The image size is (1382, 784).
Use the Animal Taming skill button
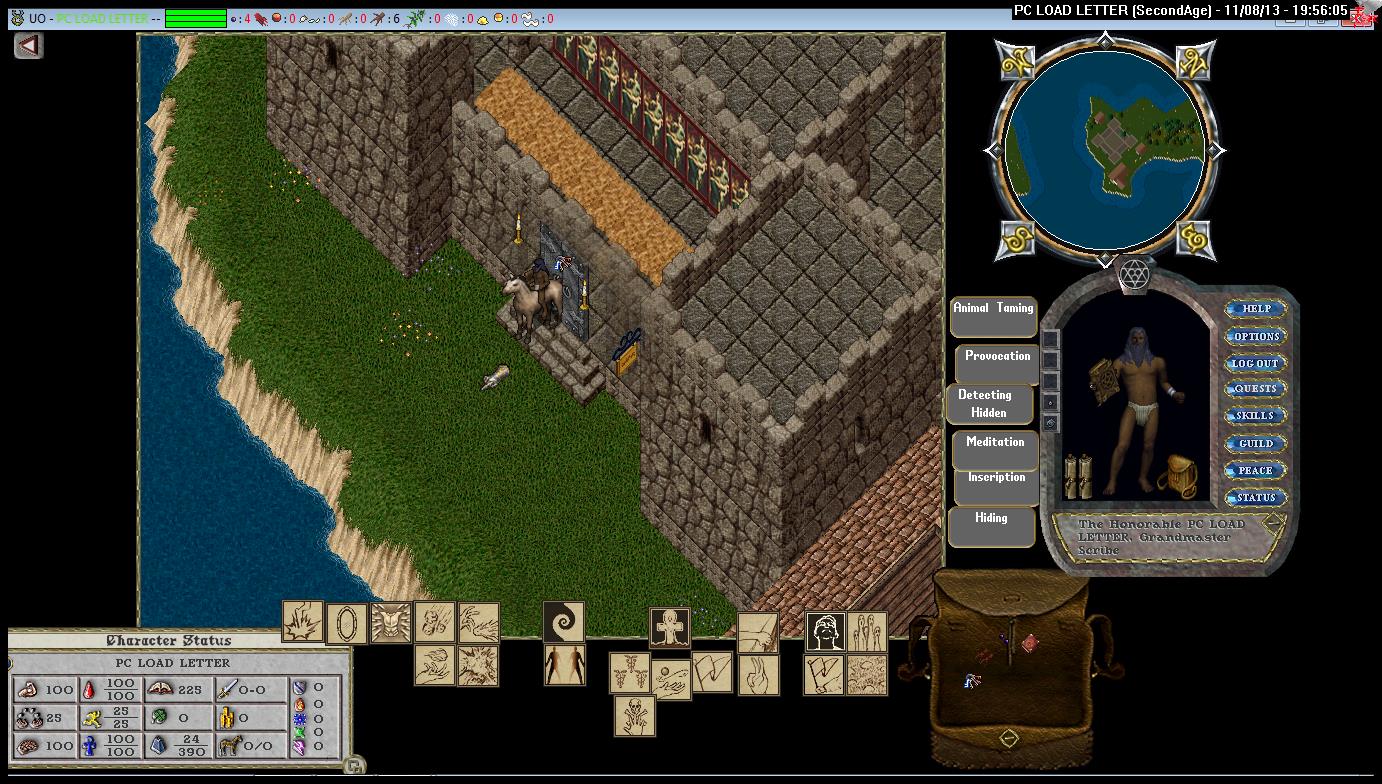[993, 316]
